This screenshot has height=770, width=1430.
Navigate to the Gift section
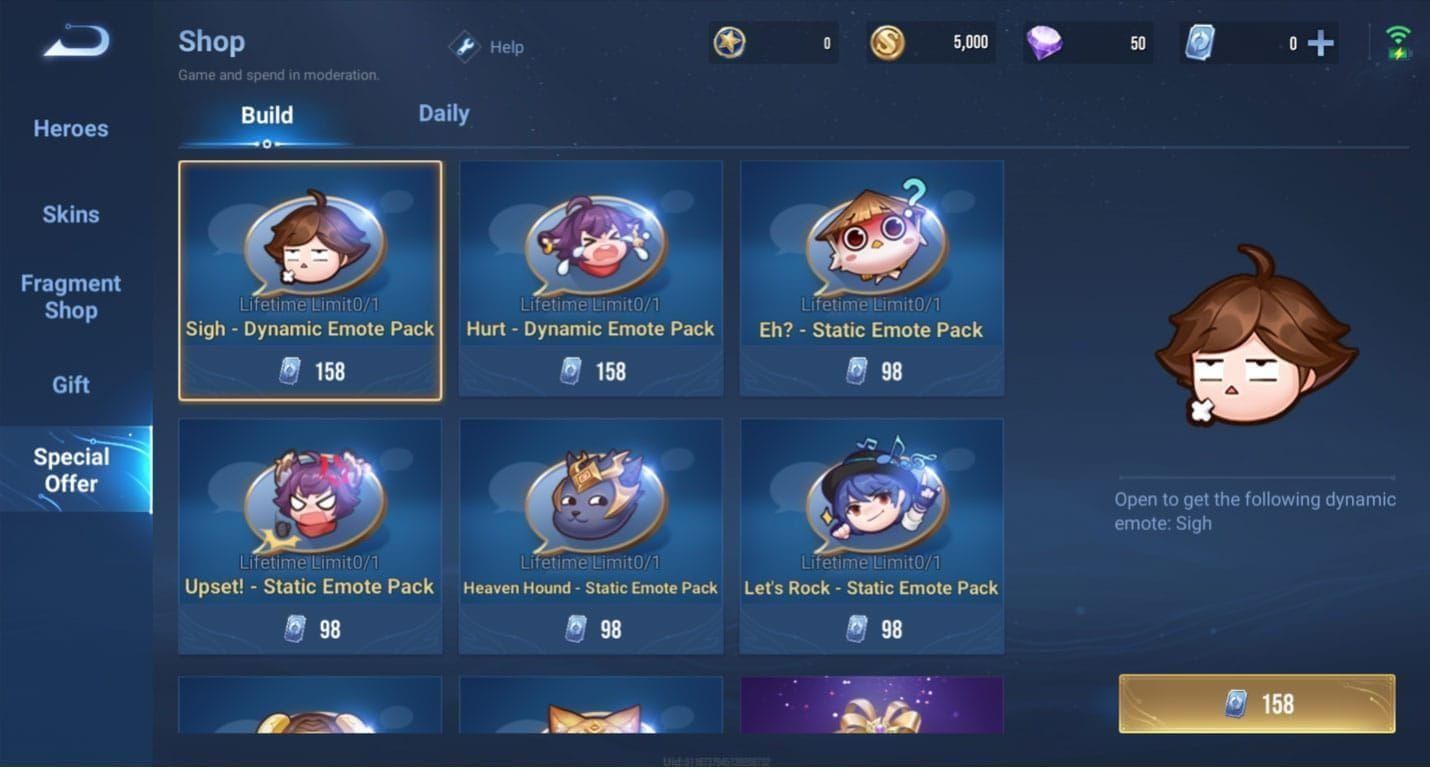tap(69, 384)
